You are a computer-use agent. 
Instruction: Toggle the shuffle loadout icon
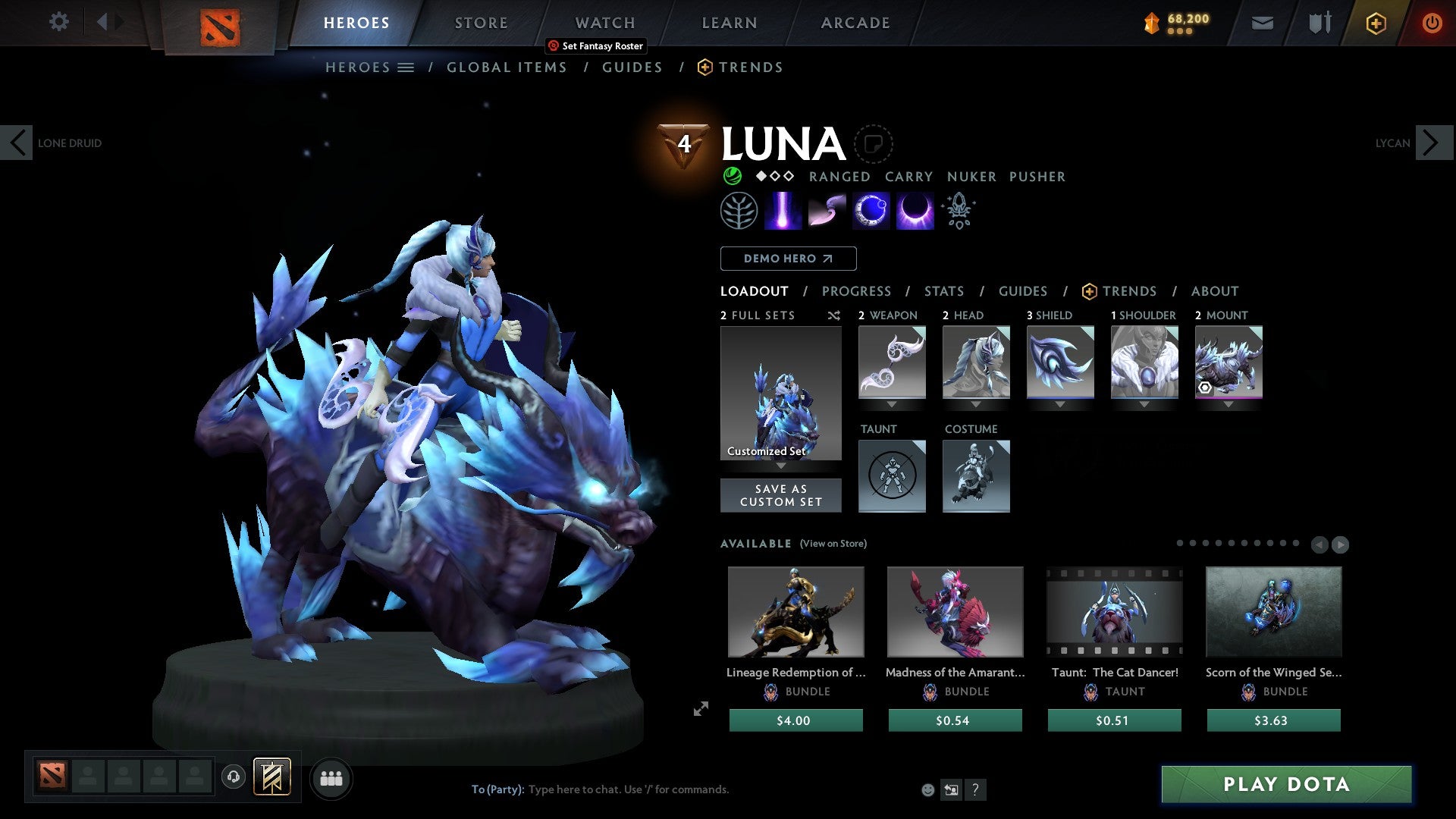click(x=834, y=315)
